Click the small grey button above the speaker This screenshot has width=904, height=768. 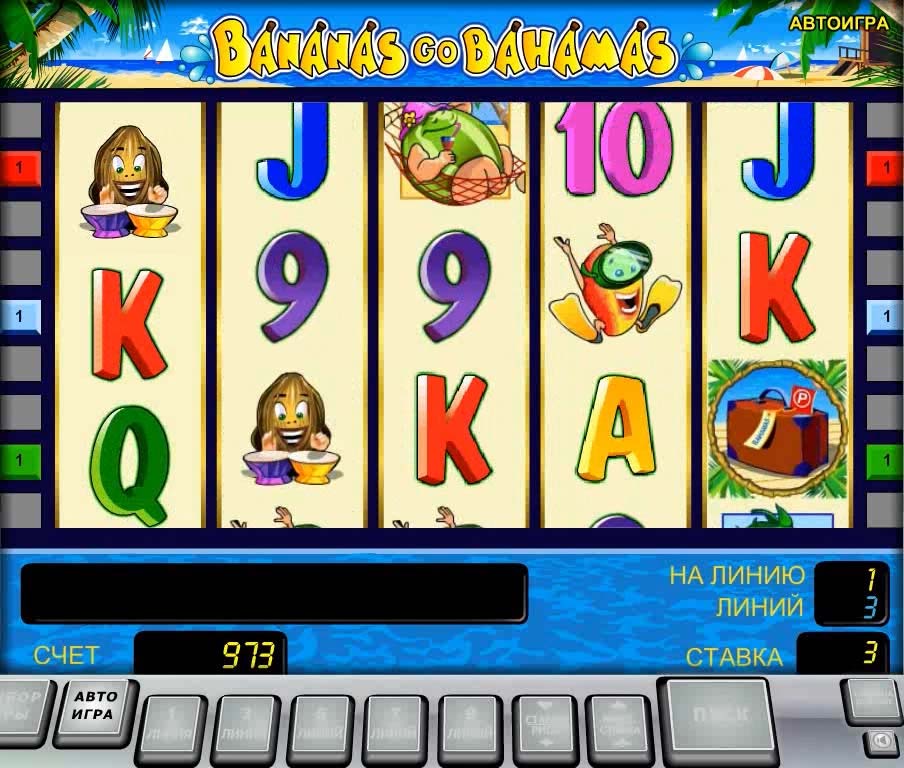tap(871, 698)
